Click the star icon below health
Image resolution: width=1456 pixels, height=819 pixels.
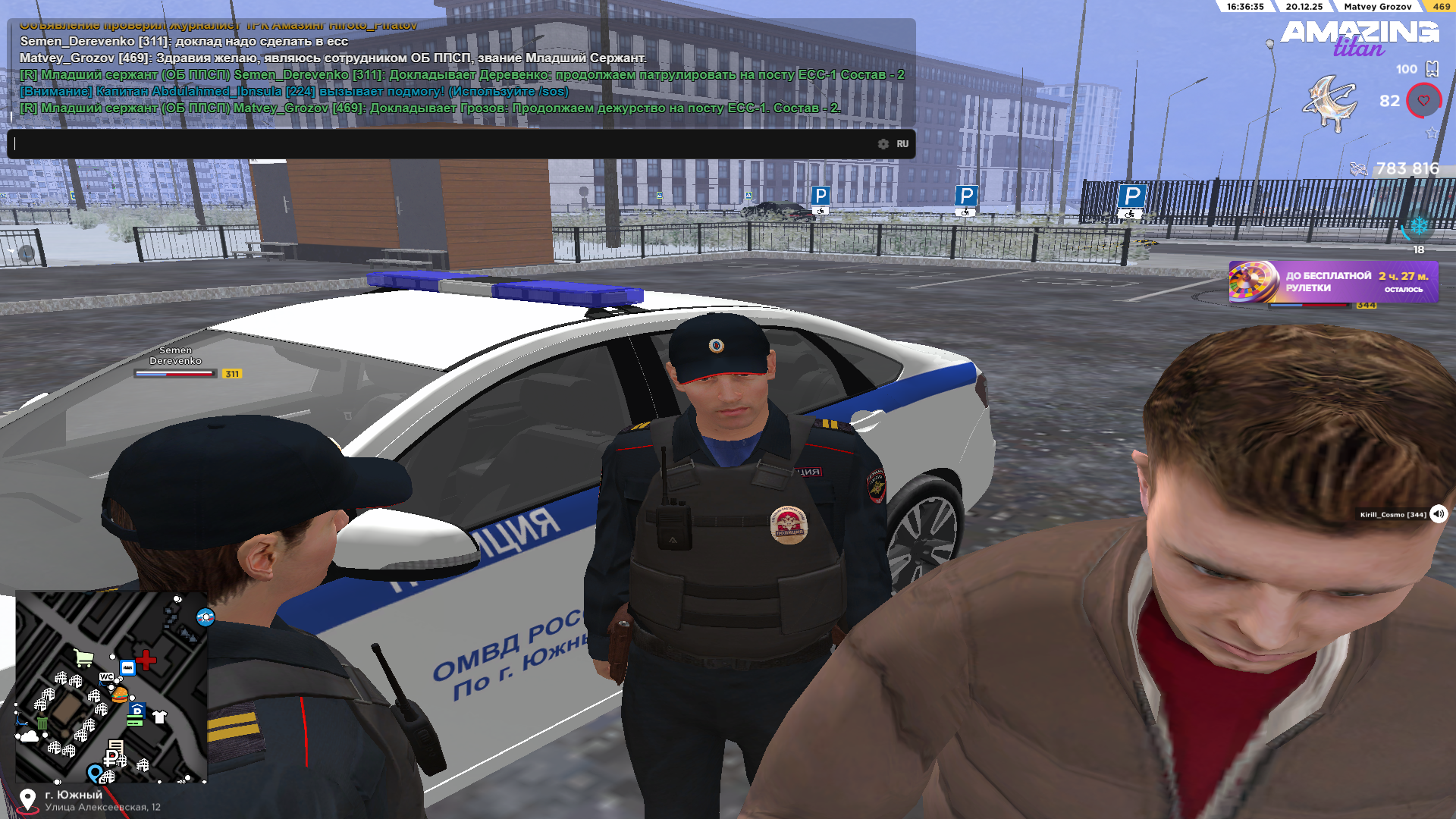1432,133
